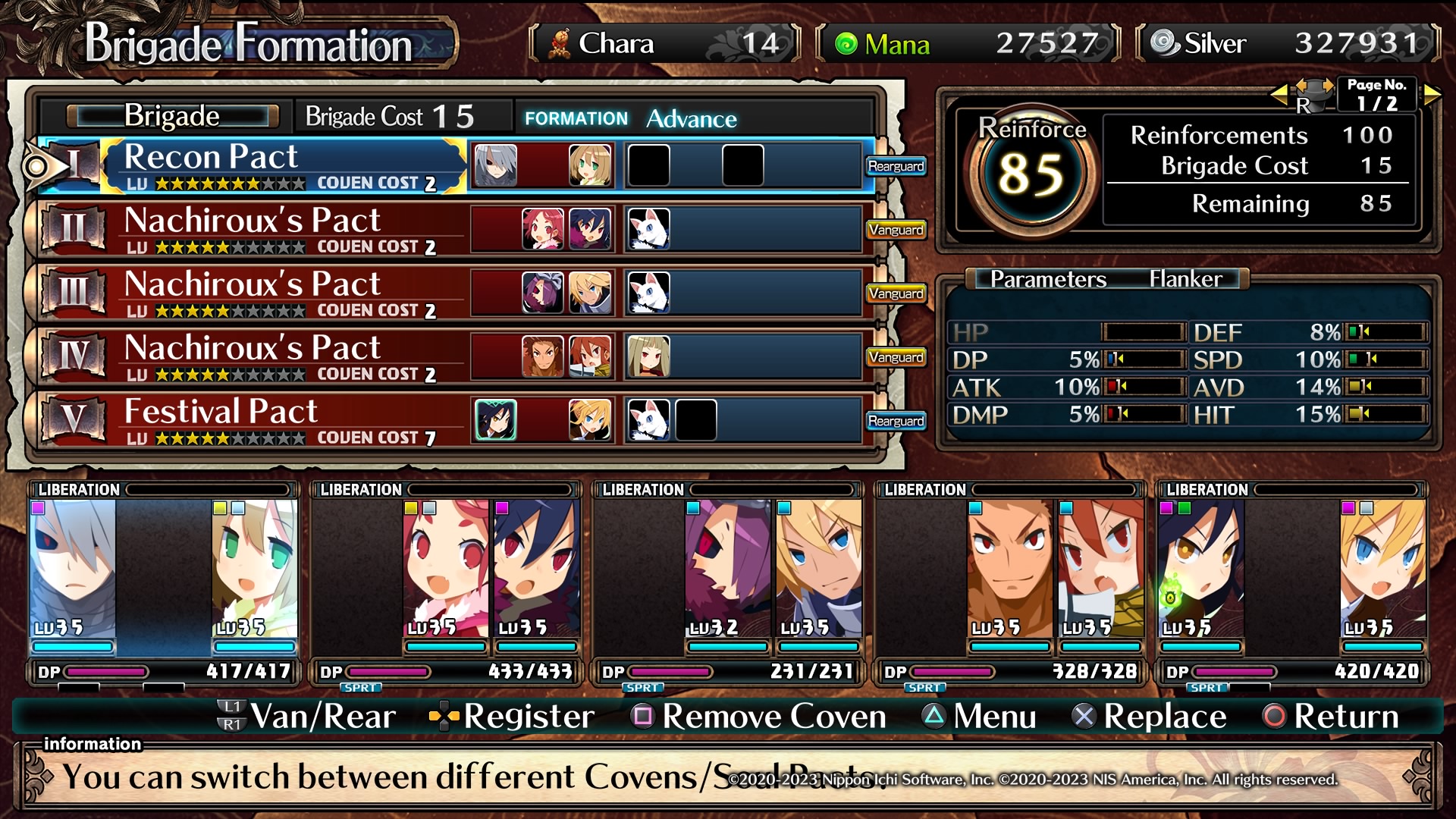Screen dimensions: 1456x819
Task: Toggle the Rearguard tag on Festival Pact
Action: (896, 421)
